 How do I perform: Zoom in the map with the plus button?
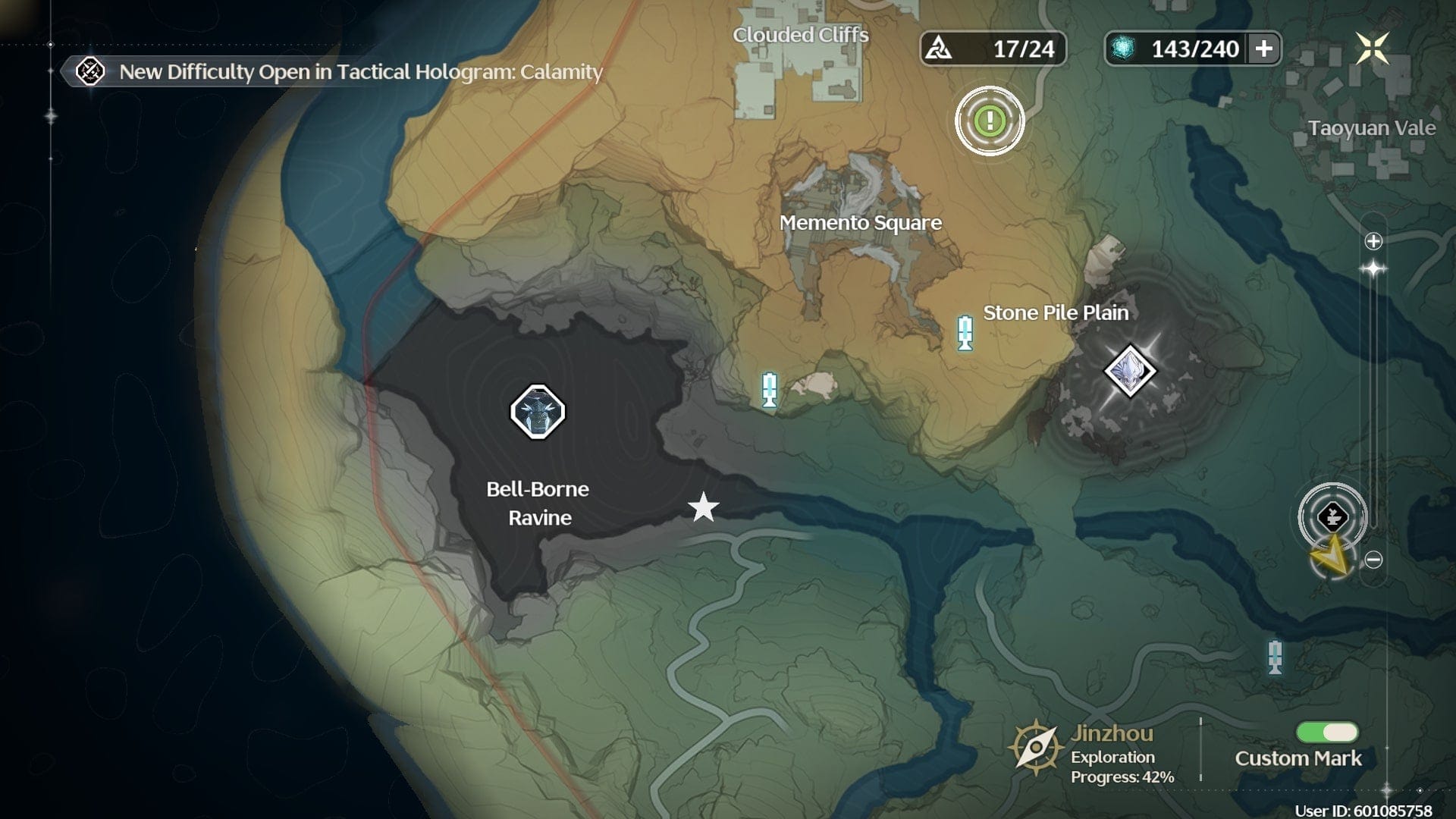(x=1373, y=241)
